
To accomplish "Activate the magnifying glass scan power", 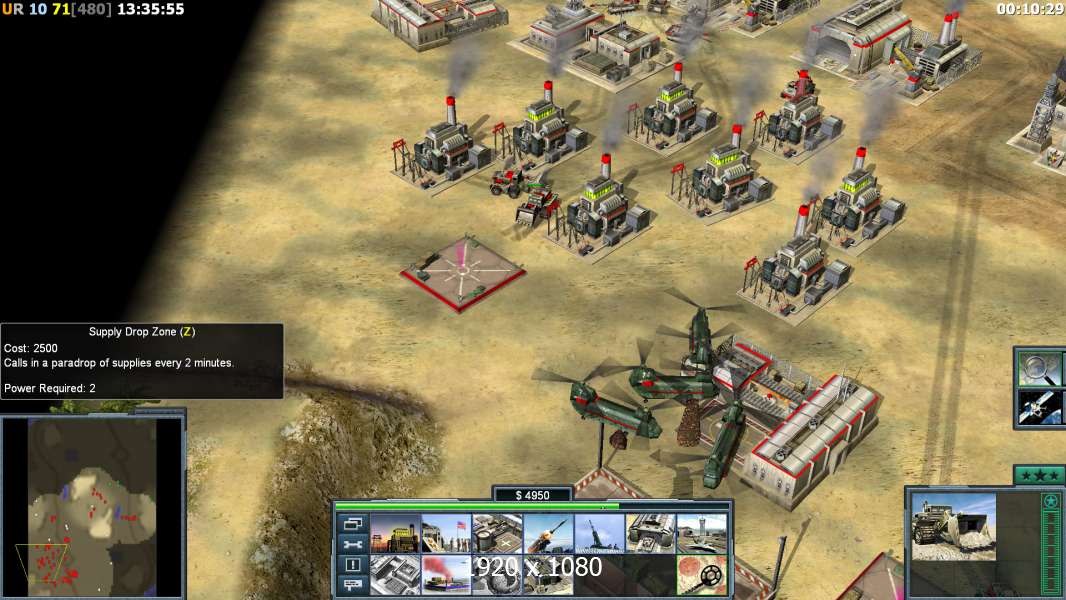I will (1039, 369).
